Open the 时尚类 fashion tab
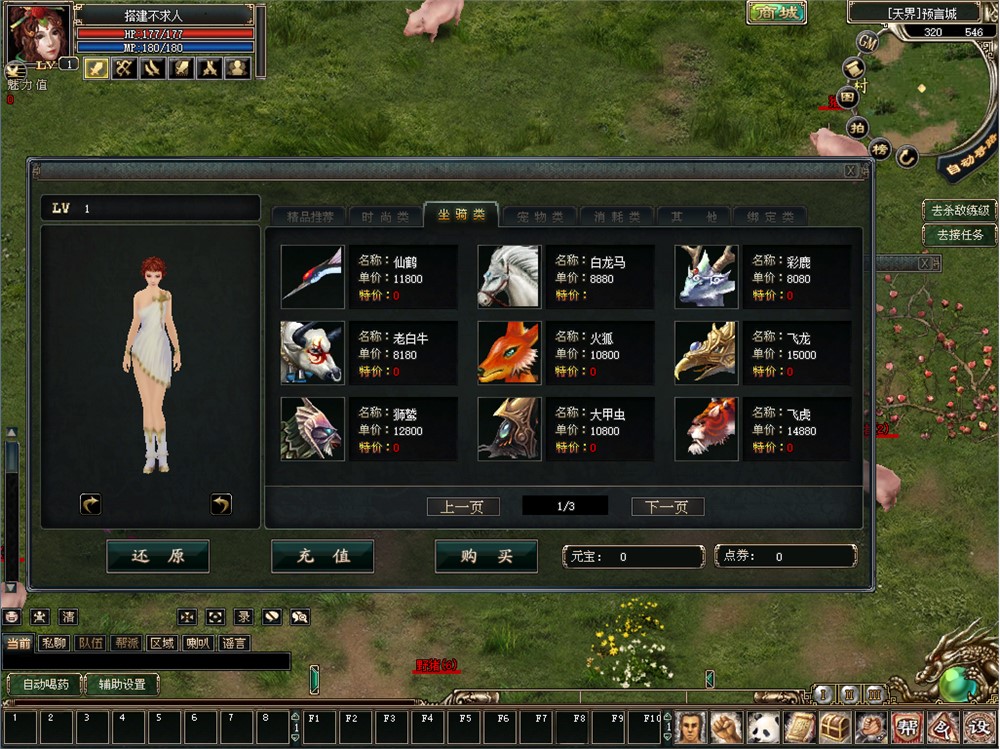The image size is (1000, 749). (385, 216)
